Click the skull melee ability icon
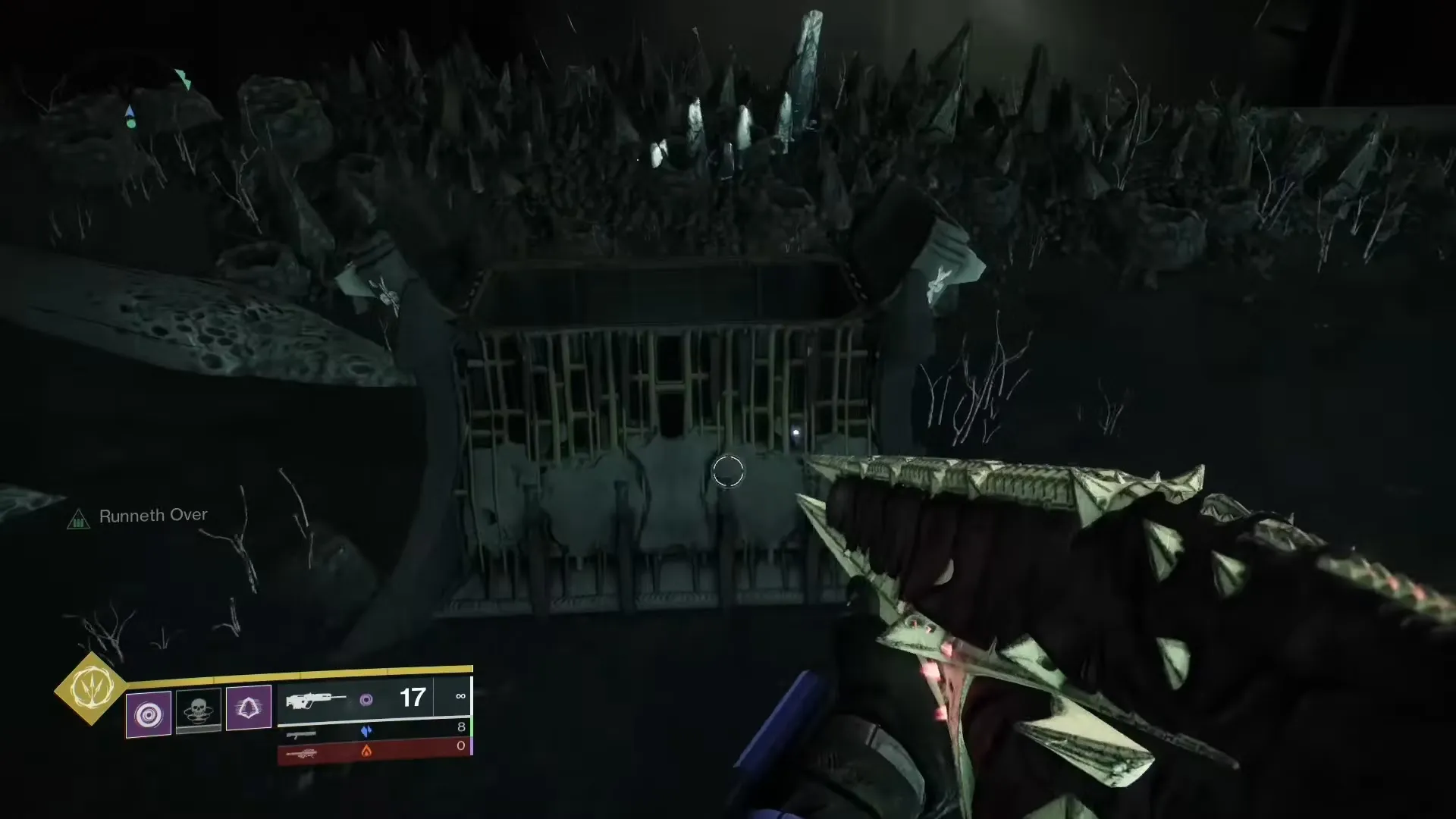 tap(199, 709)
